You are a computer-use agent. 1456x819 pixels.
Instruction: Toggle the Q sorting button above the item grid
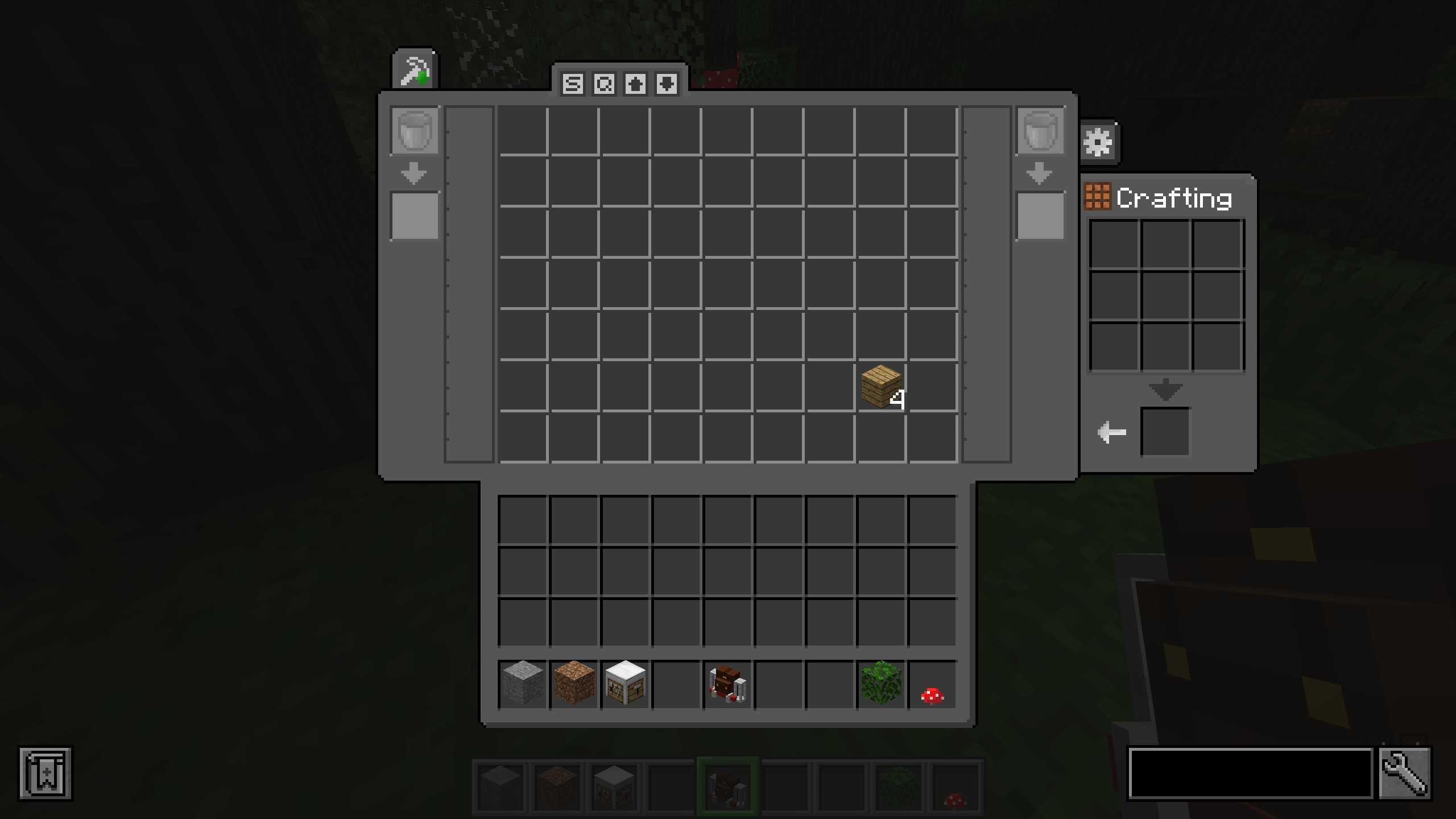(x=604, y=84)
